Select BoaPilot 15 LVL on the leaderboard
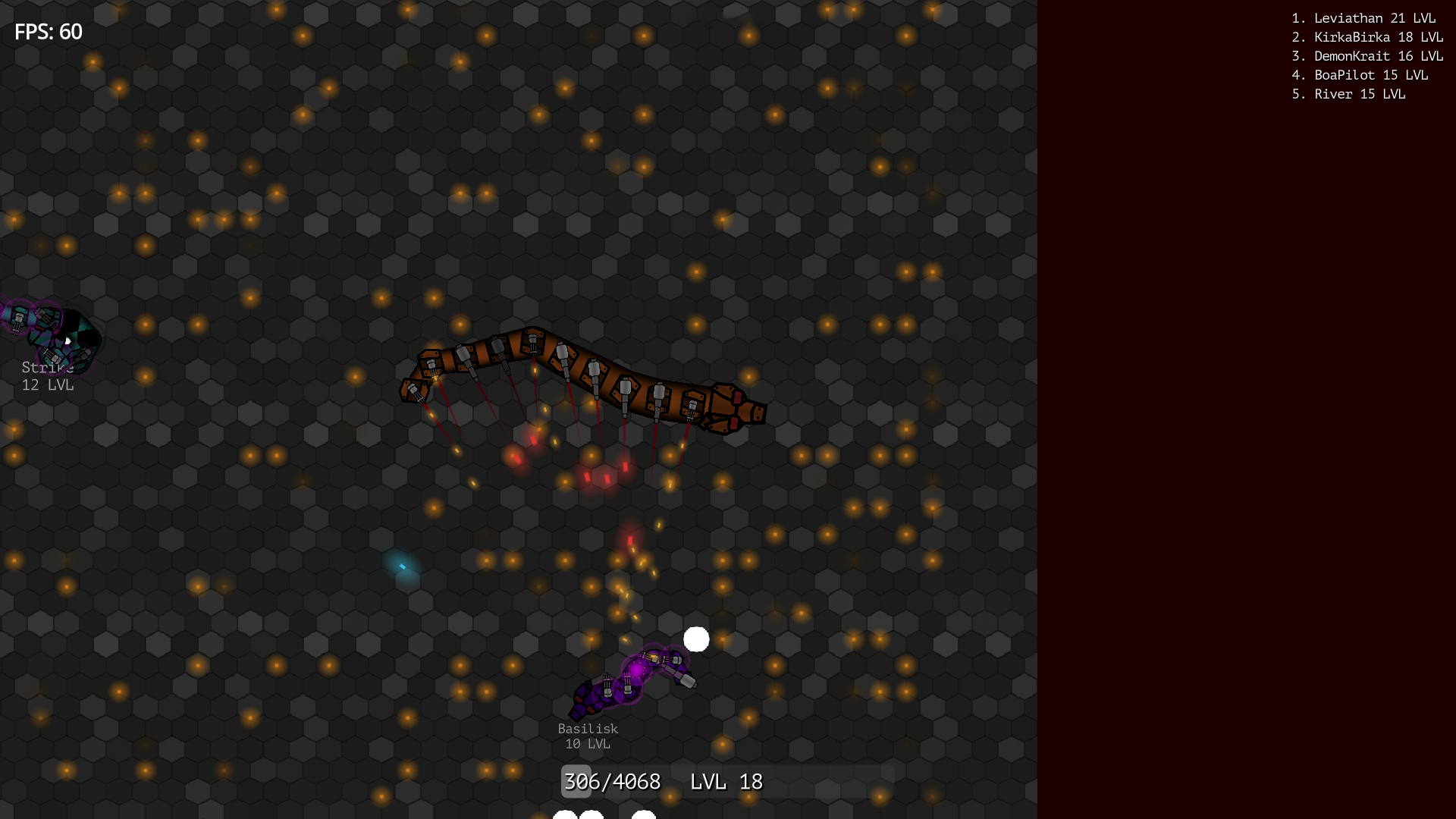 point(1360,75)
